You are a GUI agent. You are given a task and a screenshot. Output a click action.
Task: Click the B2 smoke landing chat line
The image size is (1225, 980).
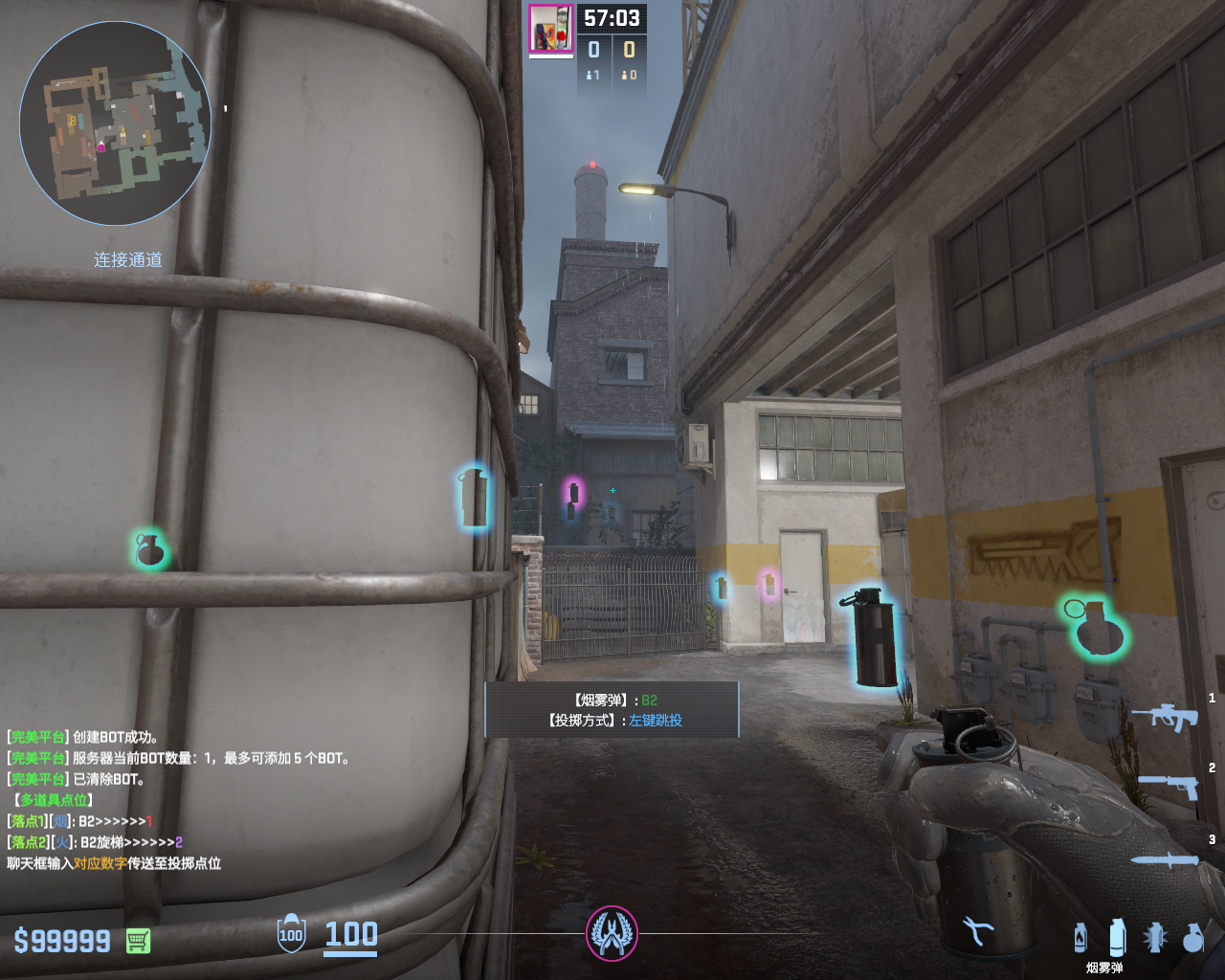click(80, 821)
